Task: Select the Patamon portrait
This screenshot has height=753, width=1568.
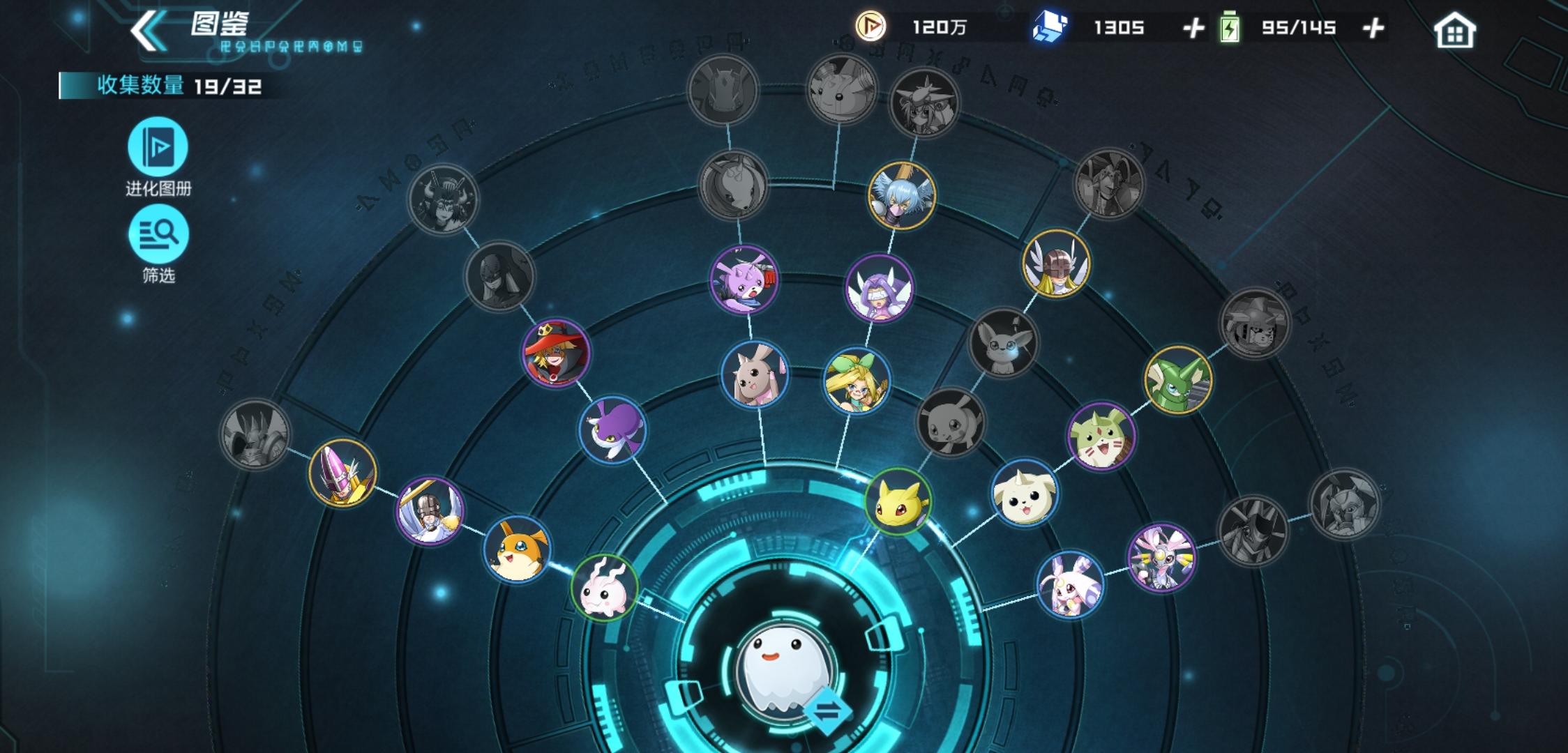Action: click(517, 550)
